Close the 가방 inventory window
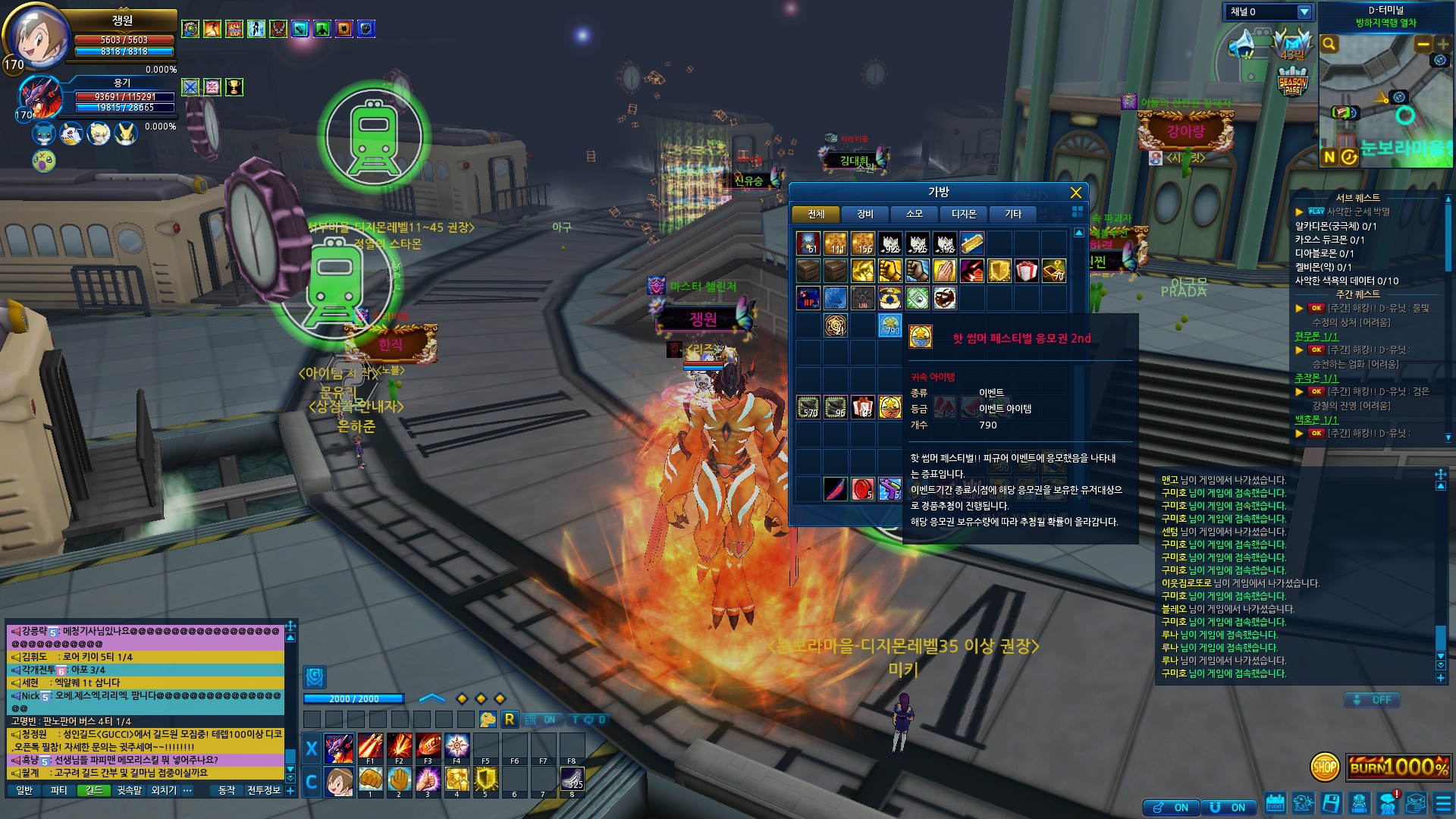The height and width of the screenshot is (819, 1456). [x=1075, y=193]
